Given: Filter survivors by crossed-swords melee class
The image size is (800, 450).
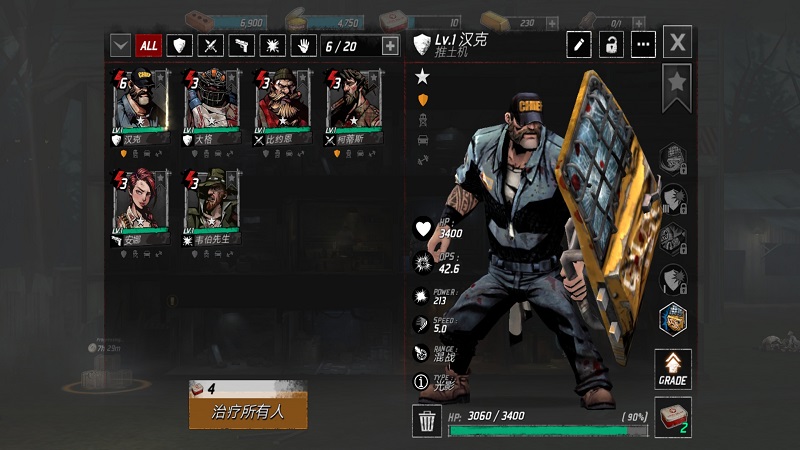Looking at the screenshot, I should tap(210, 45).
